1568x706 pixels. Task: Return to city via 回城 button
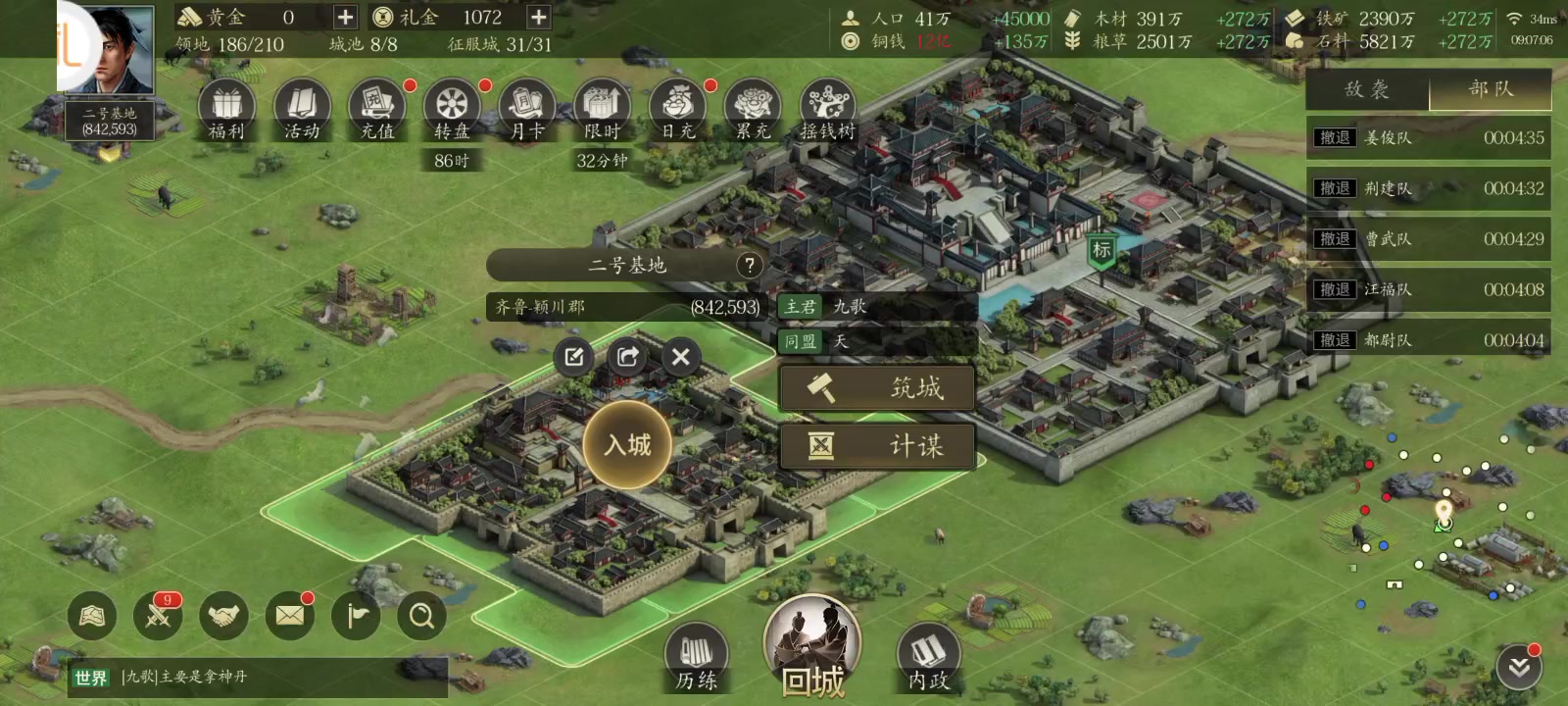[x=812, y=647]
